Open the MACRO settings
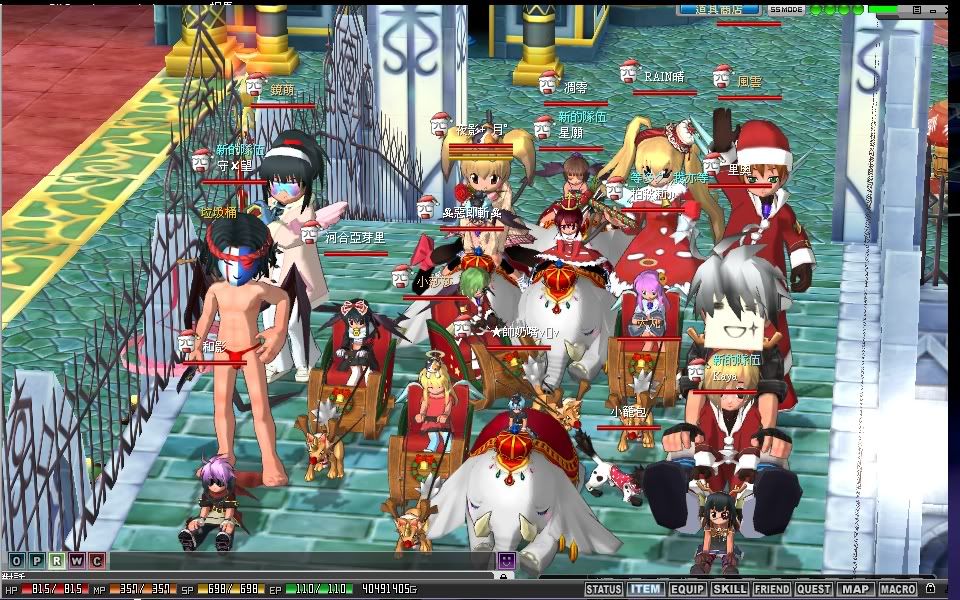This screenshot has height=600, width=960. [x=898, y=590]
